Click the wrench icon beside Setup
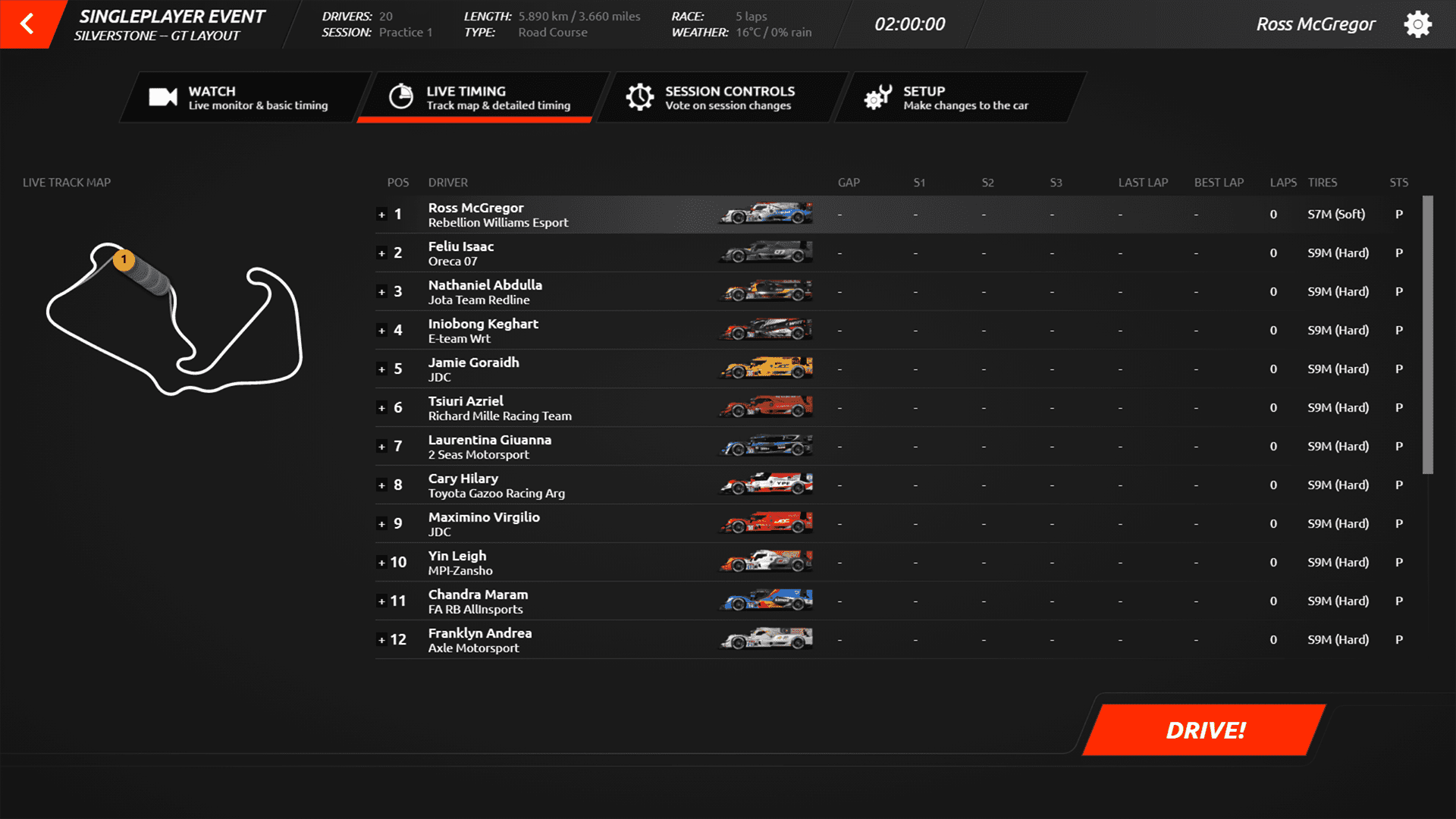Viewport: 1456px width, 819px height. tap(878, 96)
